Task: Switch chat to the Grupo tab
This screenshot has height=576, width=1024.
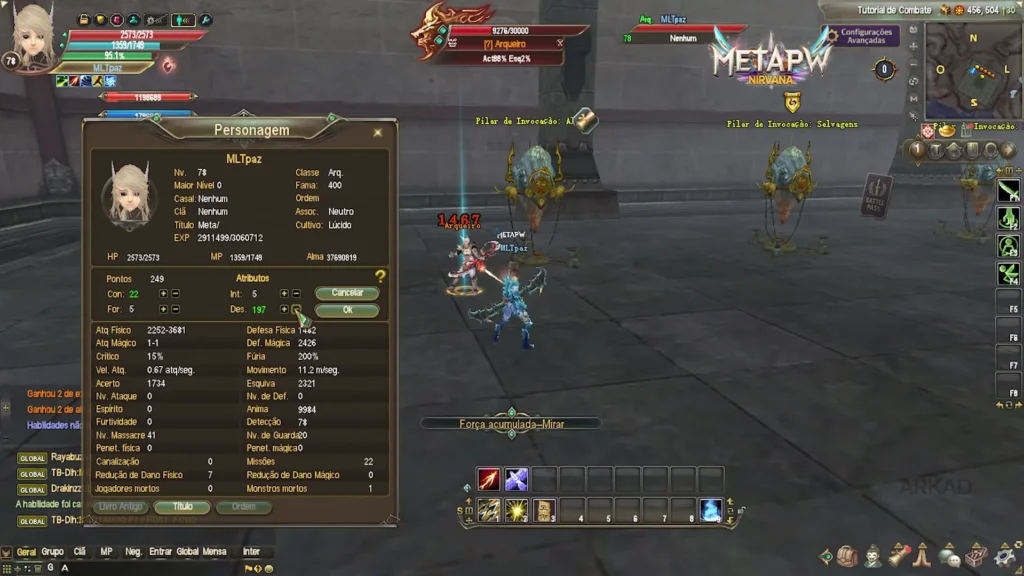Action: [x=52, y=551]
